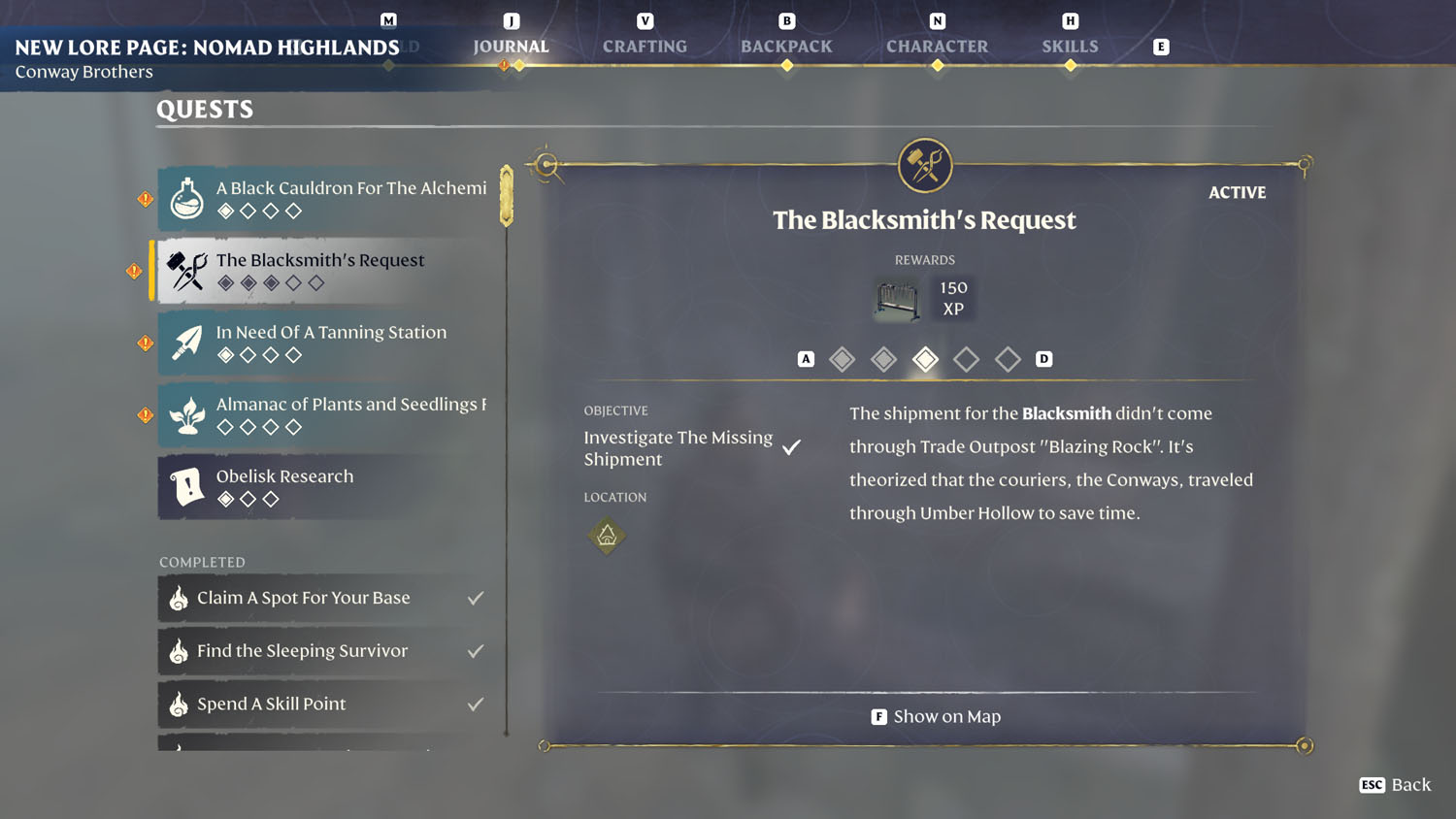Open the Character tab
The height and width of the screenshot is (819, 1456).
[x=937, y=45]
